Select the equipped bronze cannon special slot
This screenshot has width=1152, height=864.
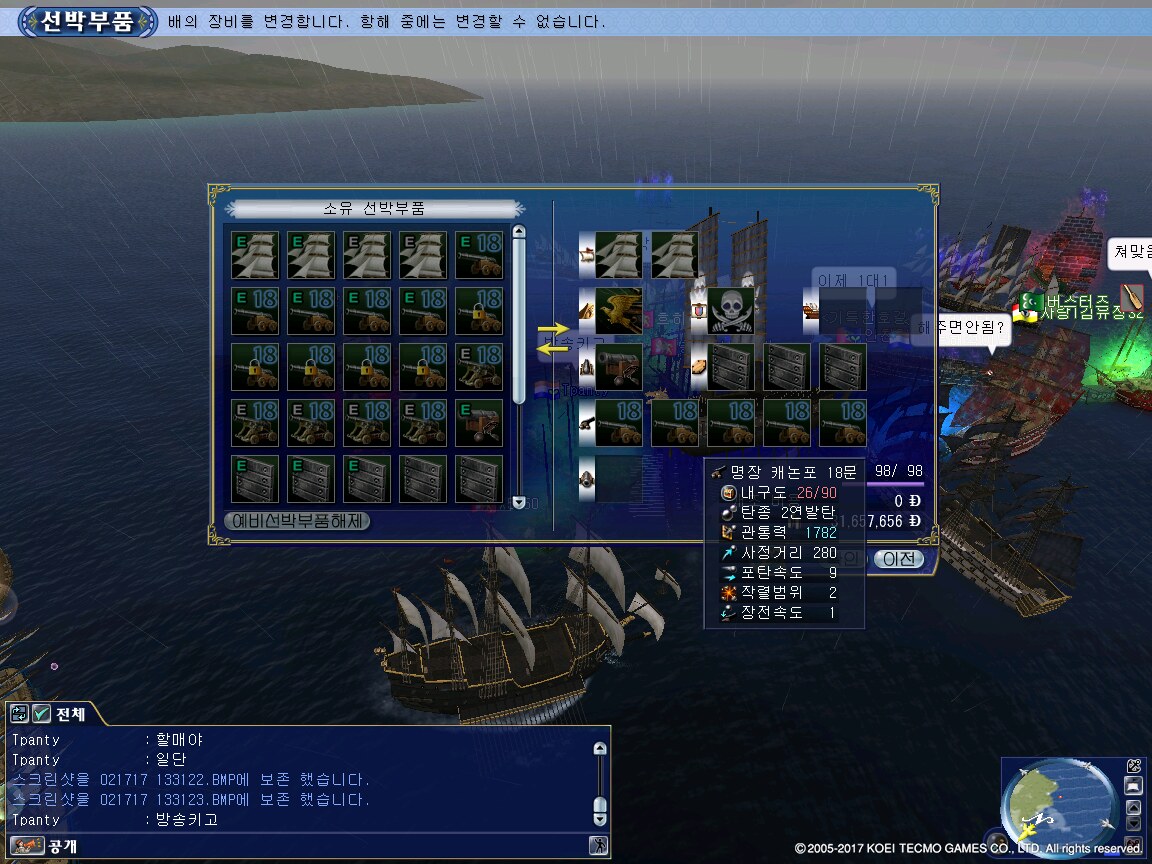[618, 367]
